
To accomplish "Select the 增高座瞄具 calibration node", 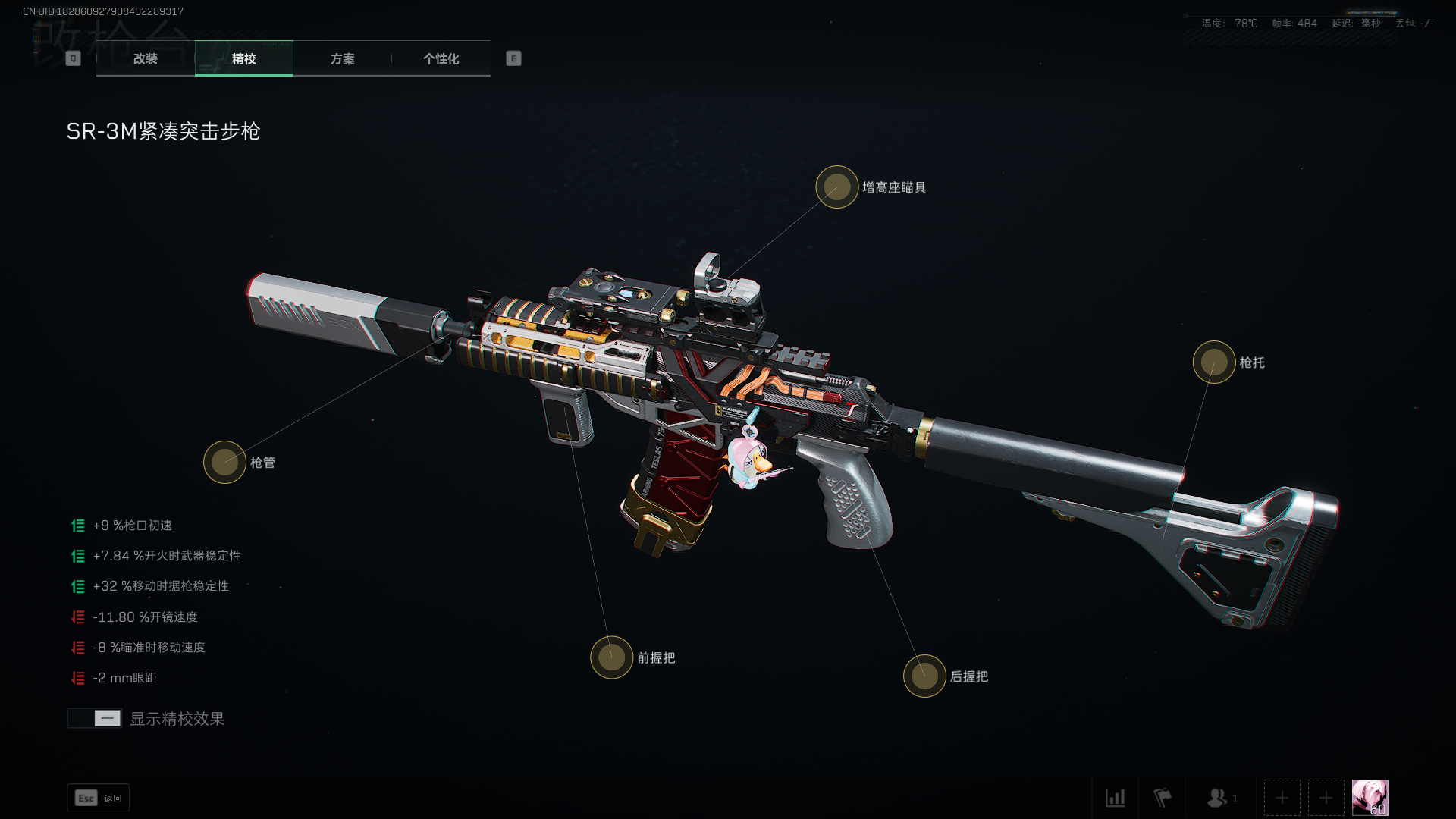I will click(x=837, y=187).
